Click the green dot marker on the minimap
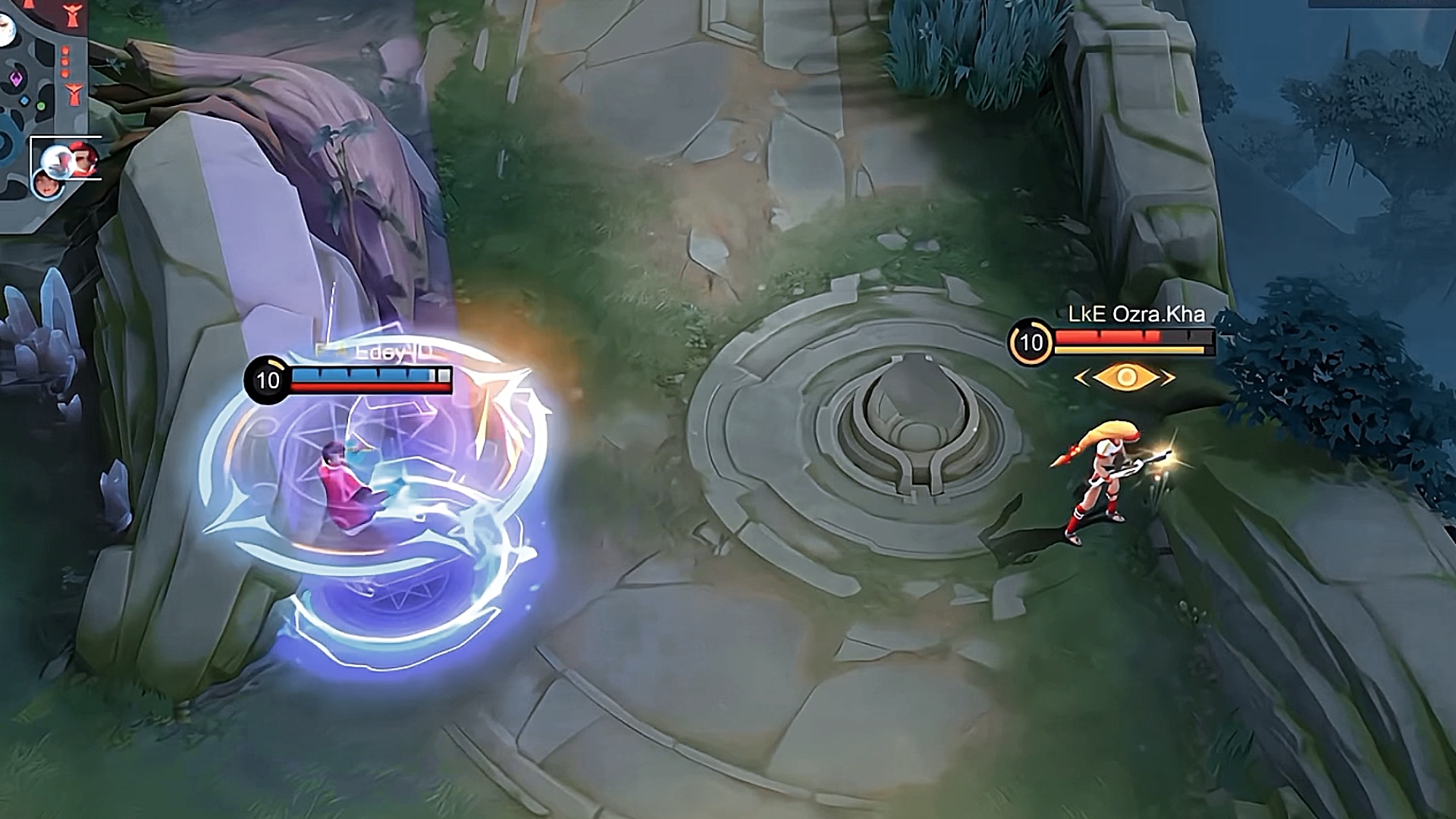 click(x=41, y=105)
